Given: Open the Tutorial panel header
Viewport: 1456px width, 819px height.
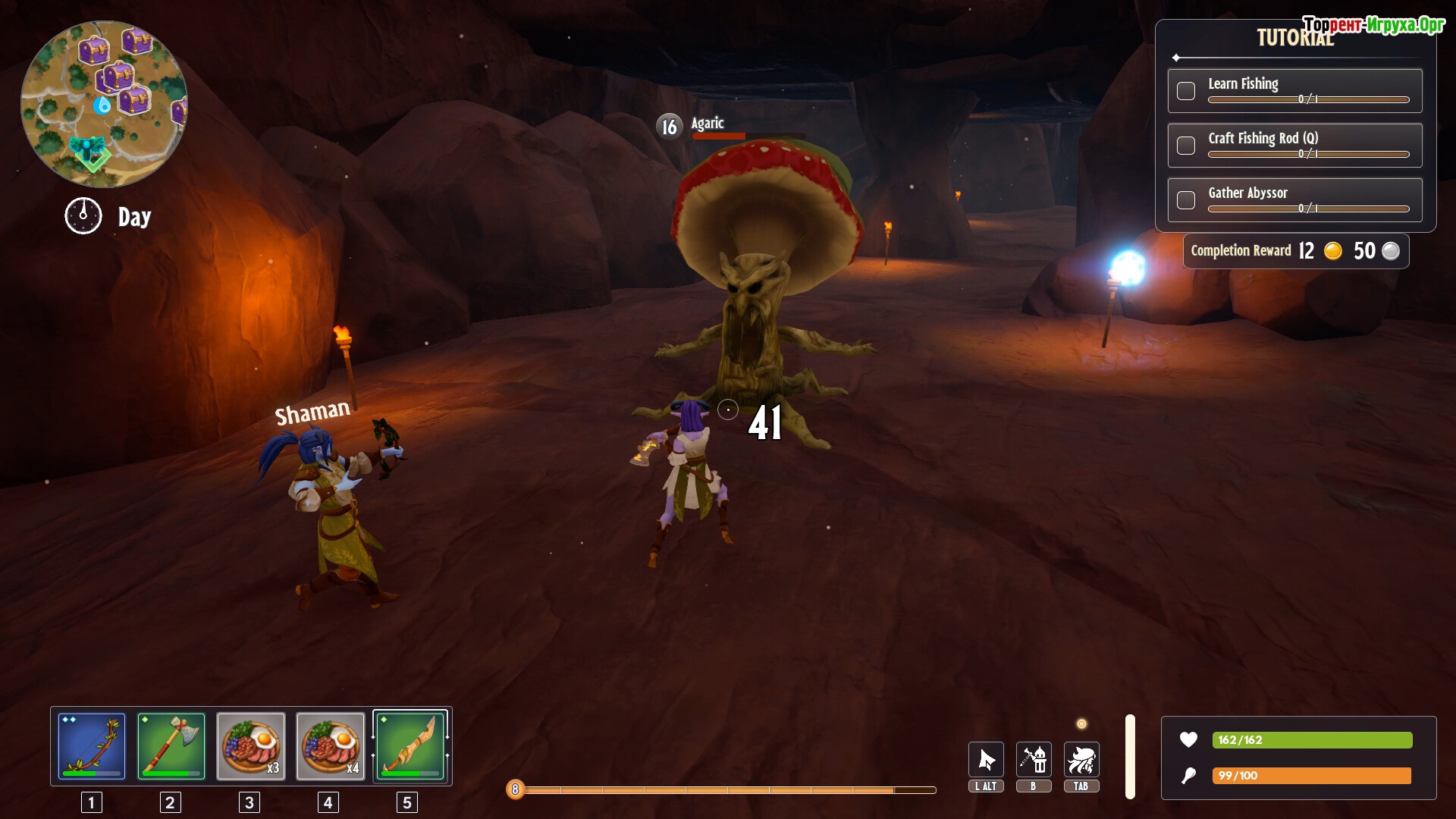Looking at the screenshot, I should tap(1294, 39).
